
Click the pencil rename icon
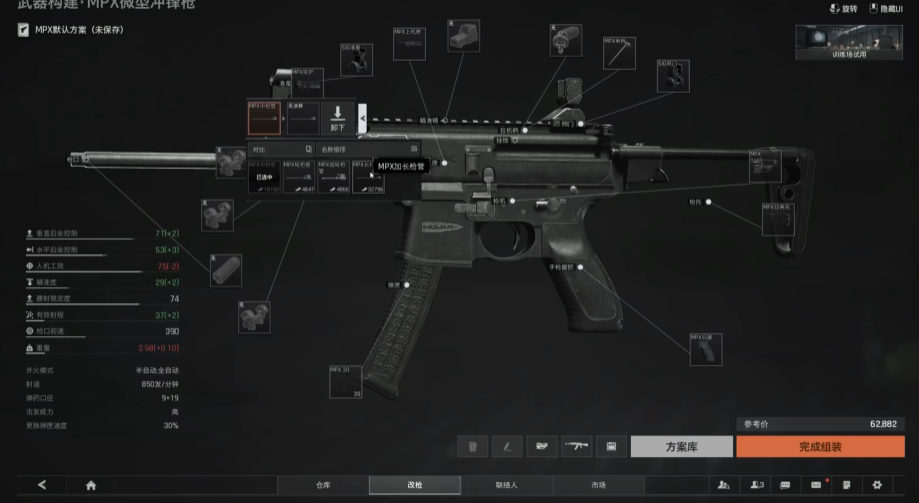coord(507,447)
